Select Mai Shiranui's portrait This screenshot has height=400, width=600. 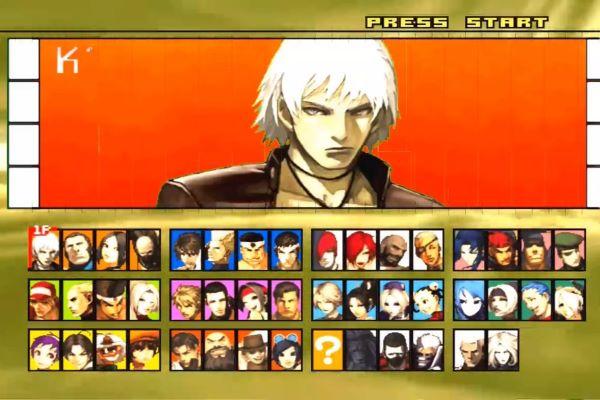[361, 299]
